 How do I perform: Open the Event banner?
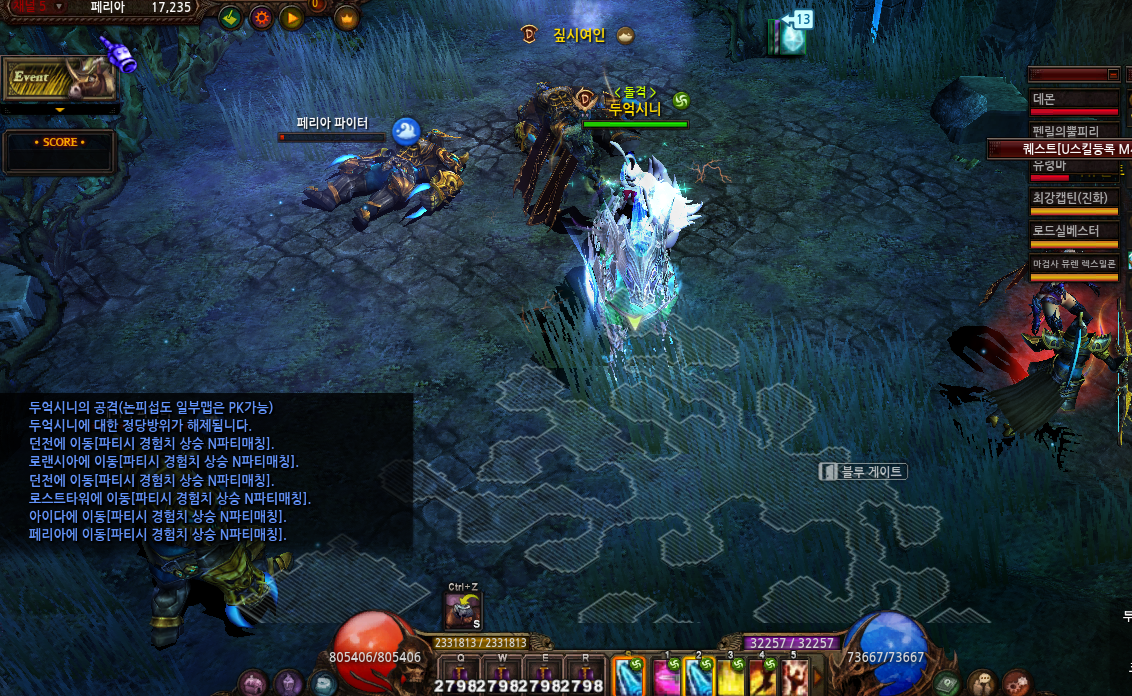point(58,78)
